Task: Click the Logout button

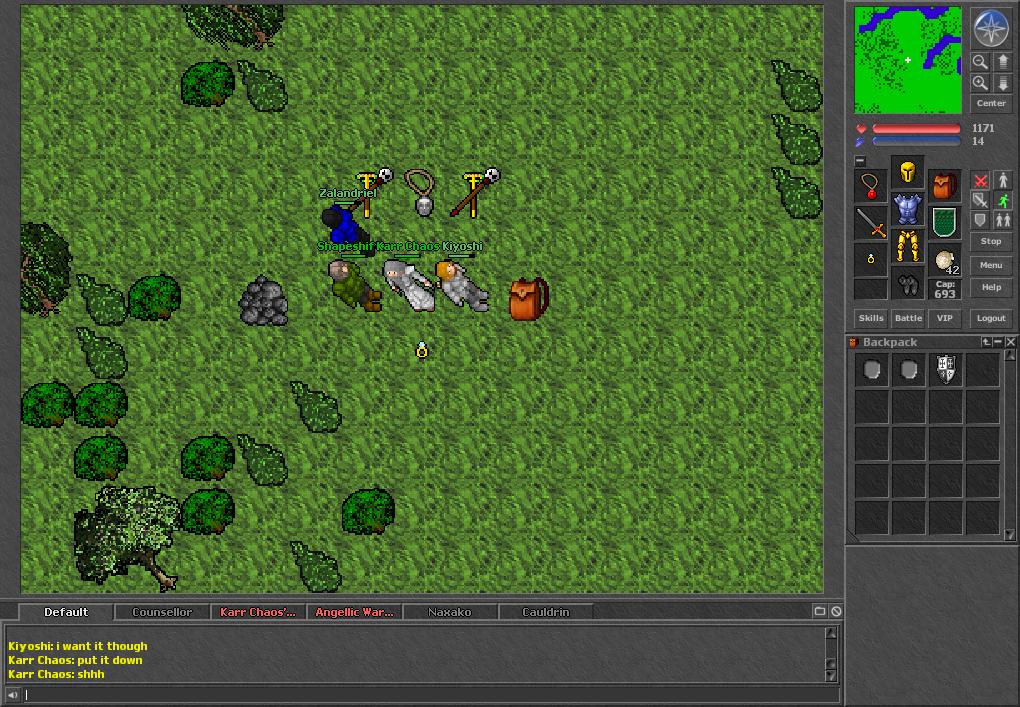Action: pyautogui.click(x=991, y=318)
